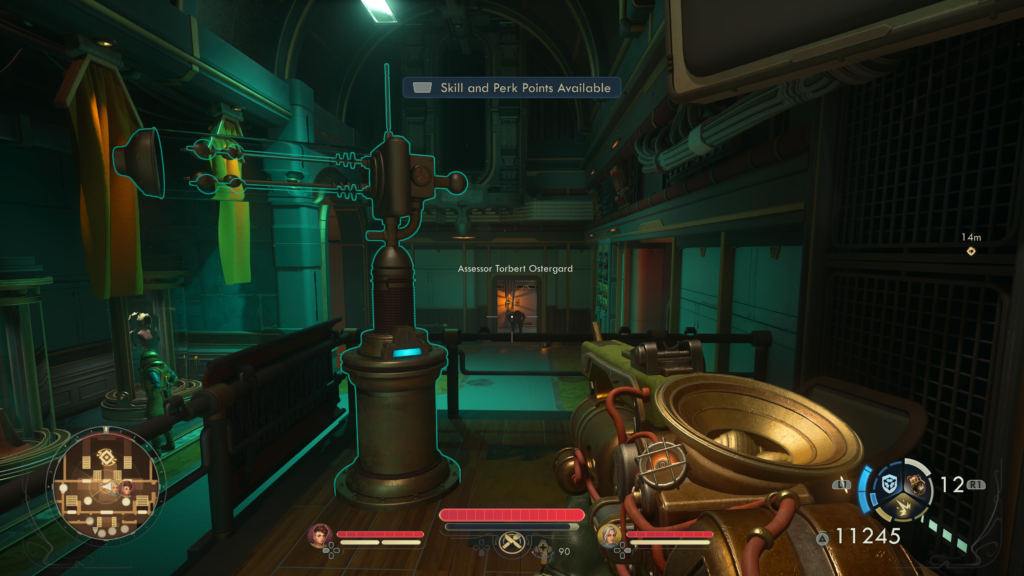Click the 14m objective distance marker
The height and width of the screenshot is (576, 1024).
point(970,250)
